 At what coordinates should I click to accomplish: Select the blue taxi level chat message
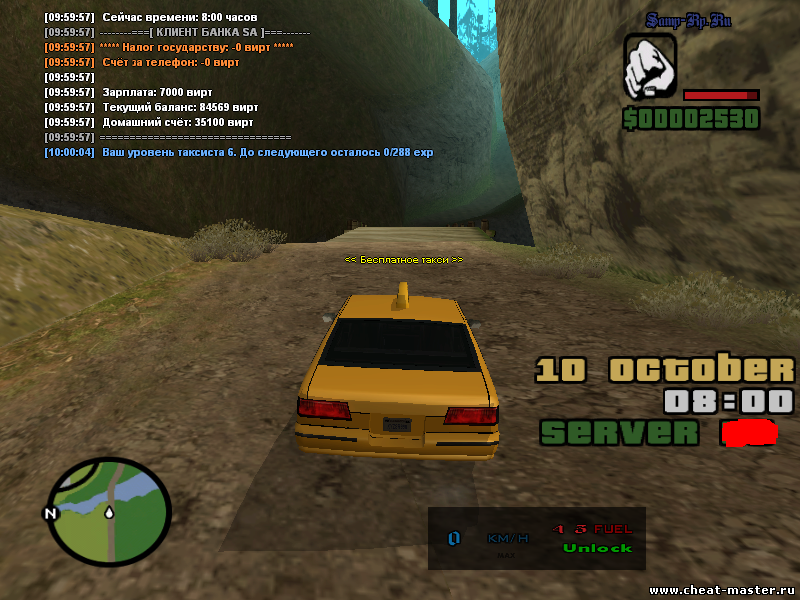(x=238, y=152)
